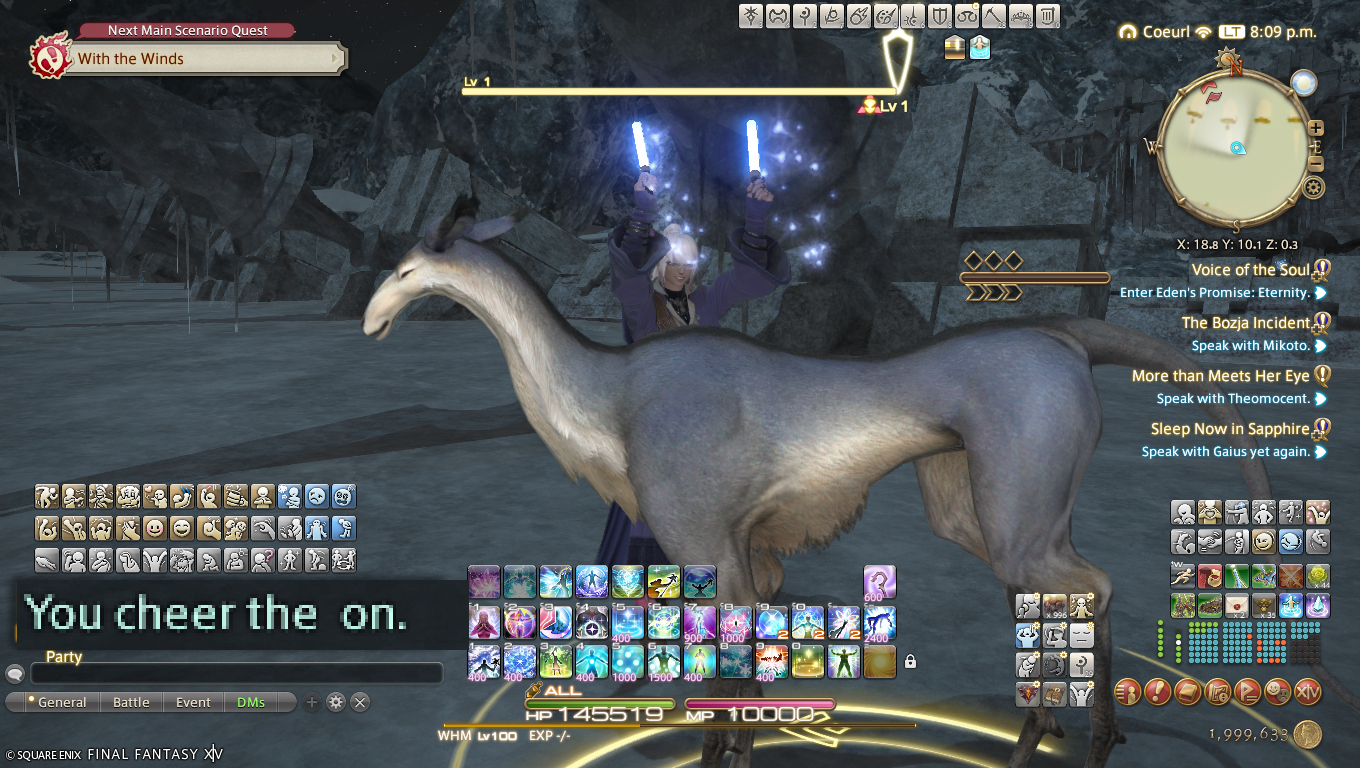
Task: Close the chat log with the X button
Action: (360, 702)
